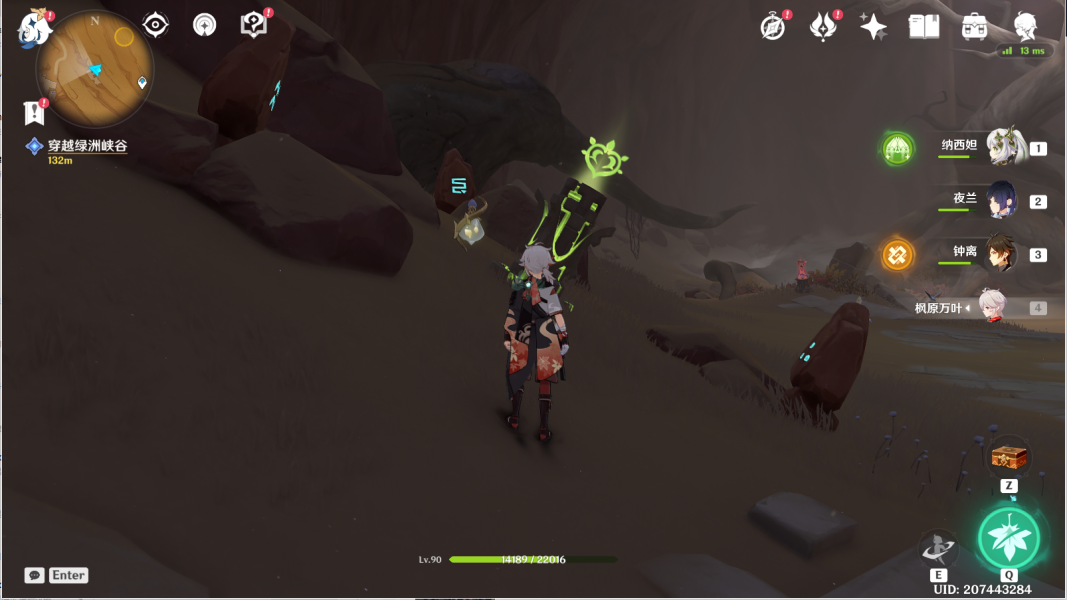Screen dimensions: 1067x600
Task: Open the chat box
Action: [x=35, y=575]
